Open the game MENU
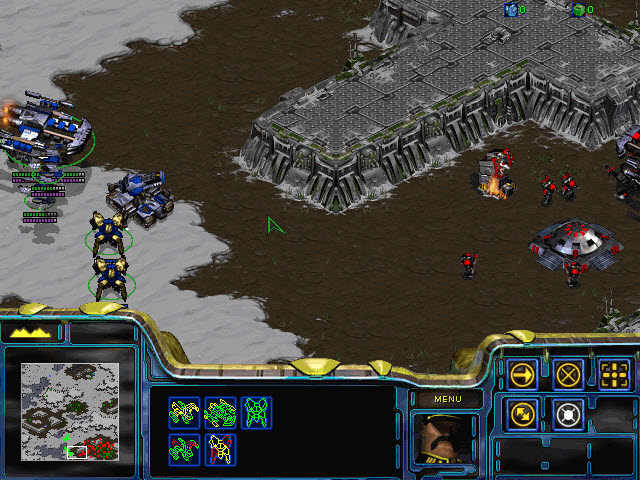The width and height of the screenshot is (640, 480). pos(447,400)
